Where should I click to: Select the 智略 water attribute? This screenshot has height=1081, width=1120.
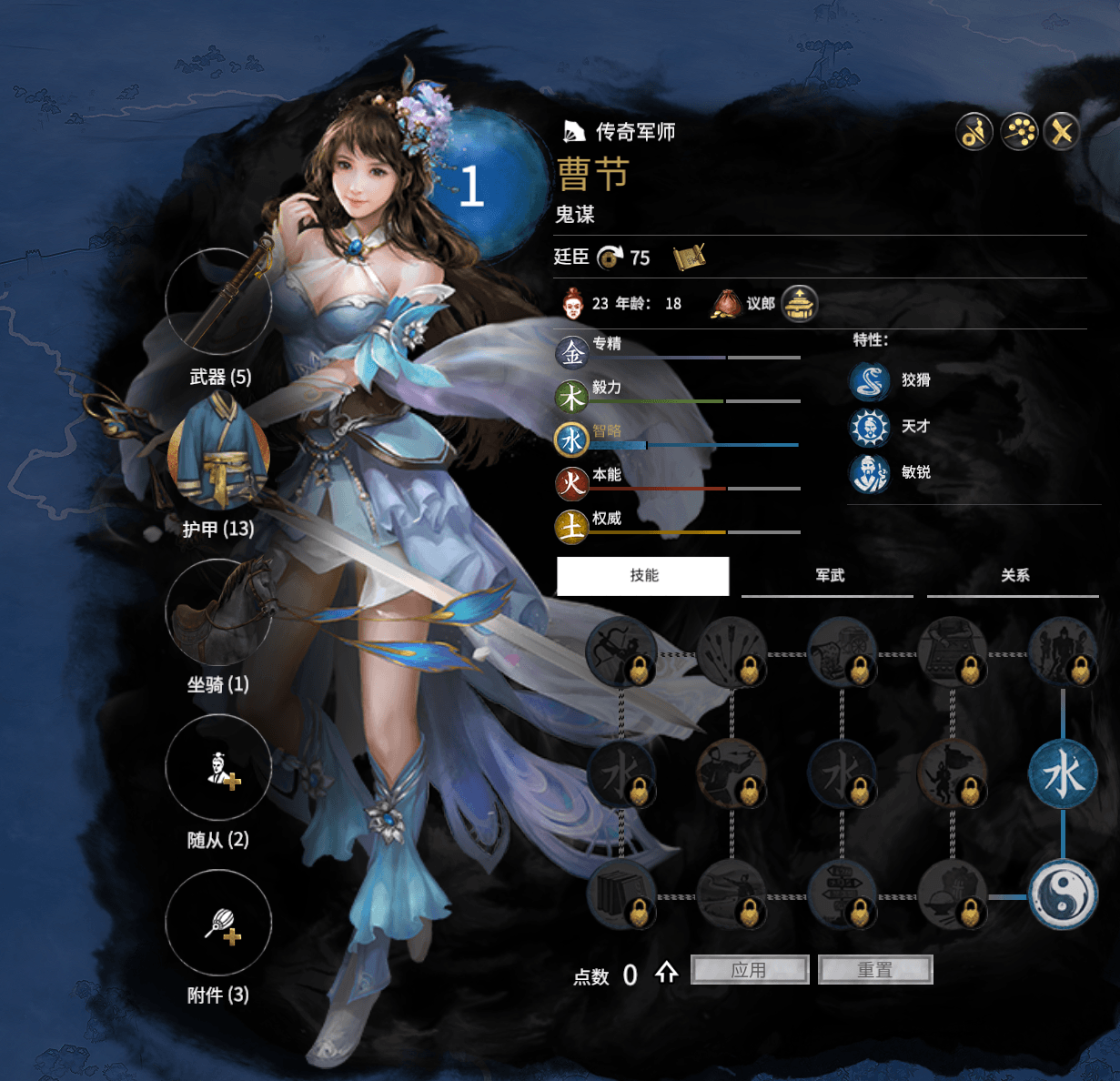pos(572,439)
